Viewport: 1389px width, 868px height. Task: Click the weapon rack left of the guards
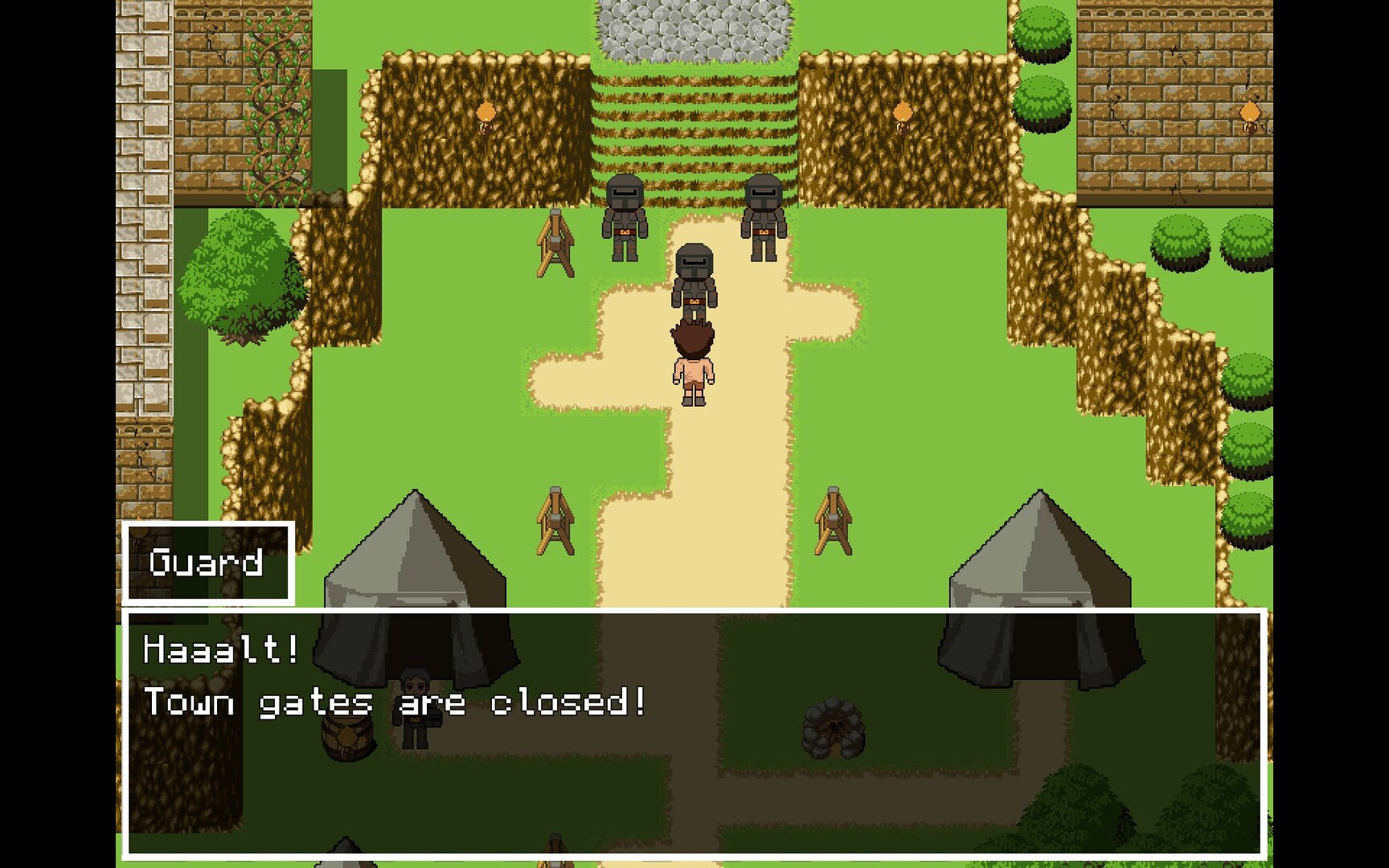[555, 241]
